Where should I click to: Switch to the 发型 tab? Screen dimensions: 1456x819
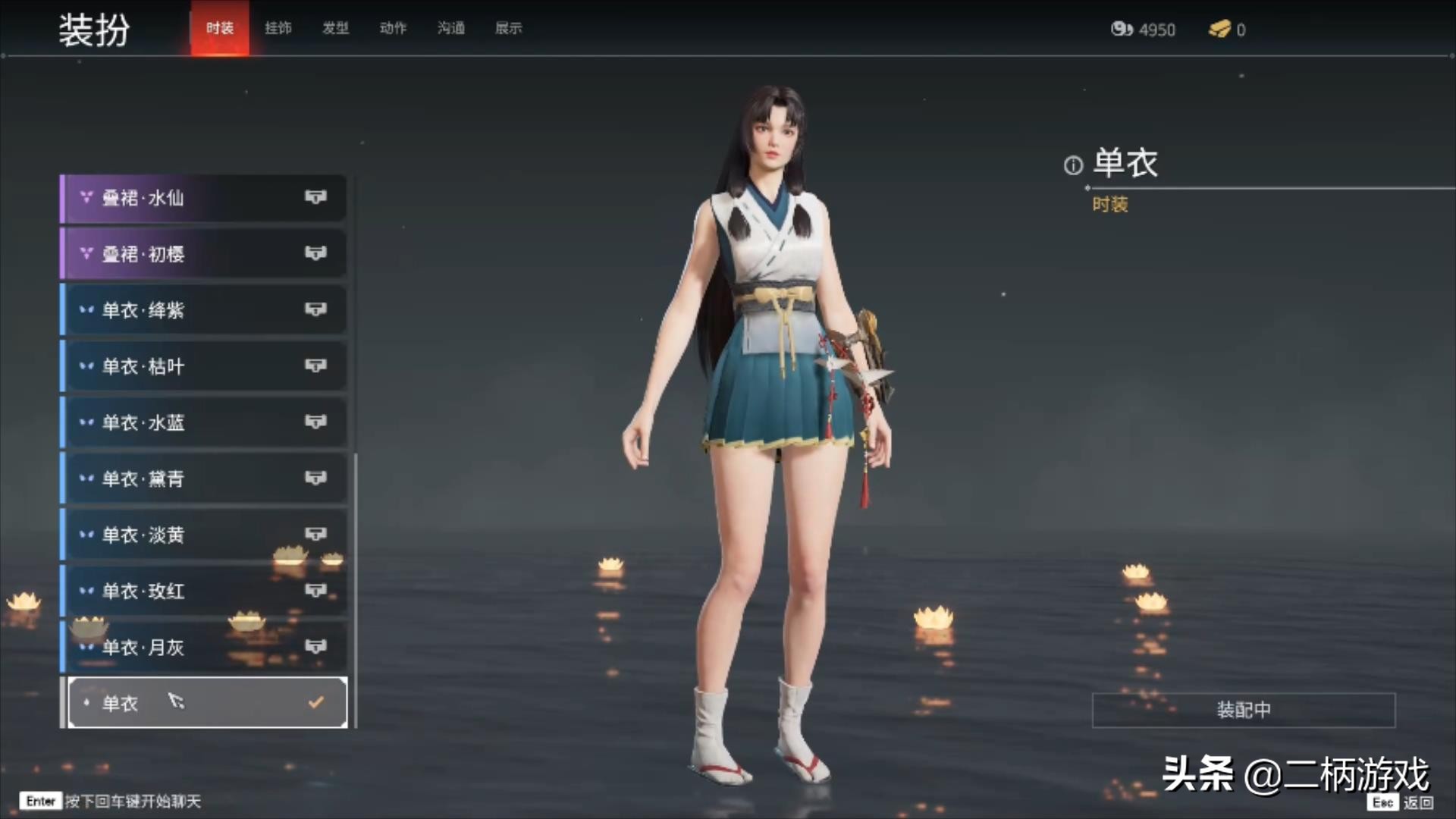(336, 28)
